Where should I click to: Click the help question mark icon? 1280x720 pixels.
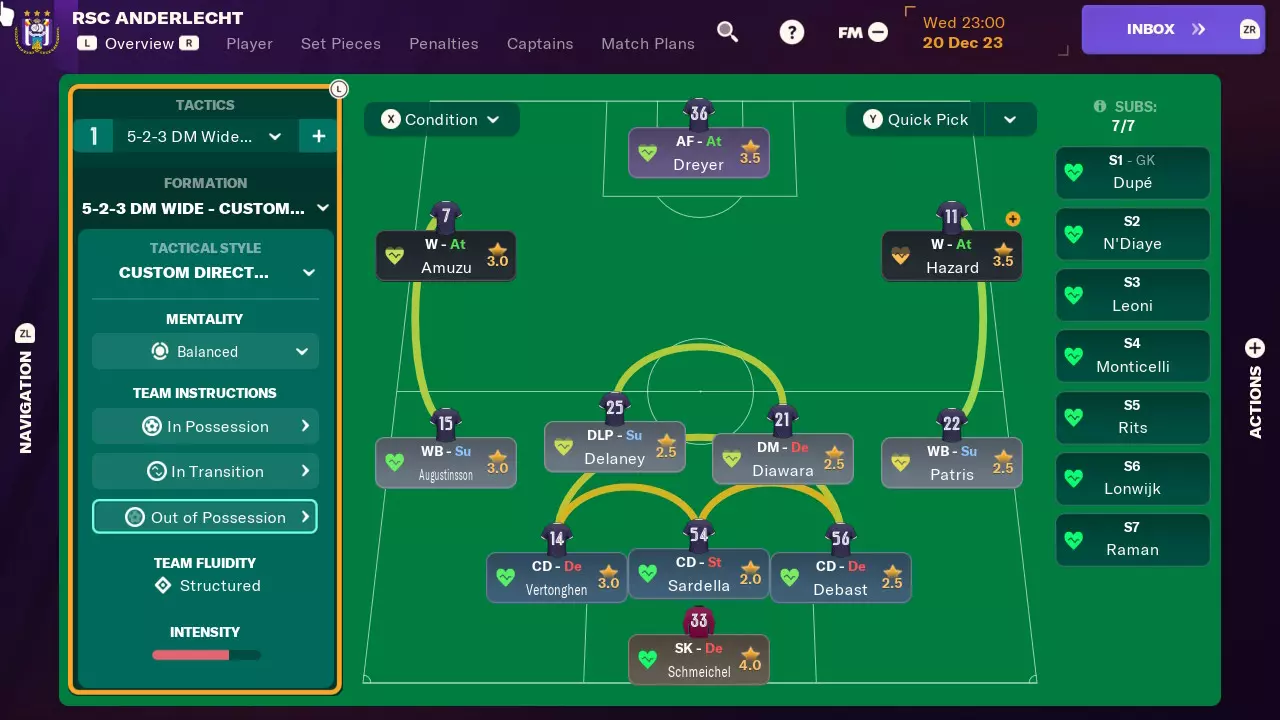(x=792, y=31)
